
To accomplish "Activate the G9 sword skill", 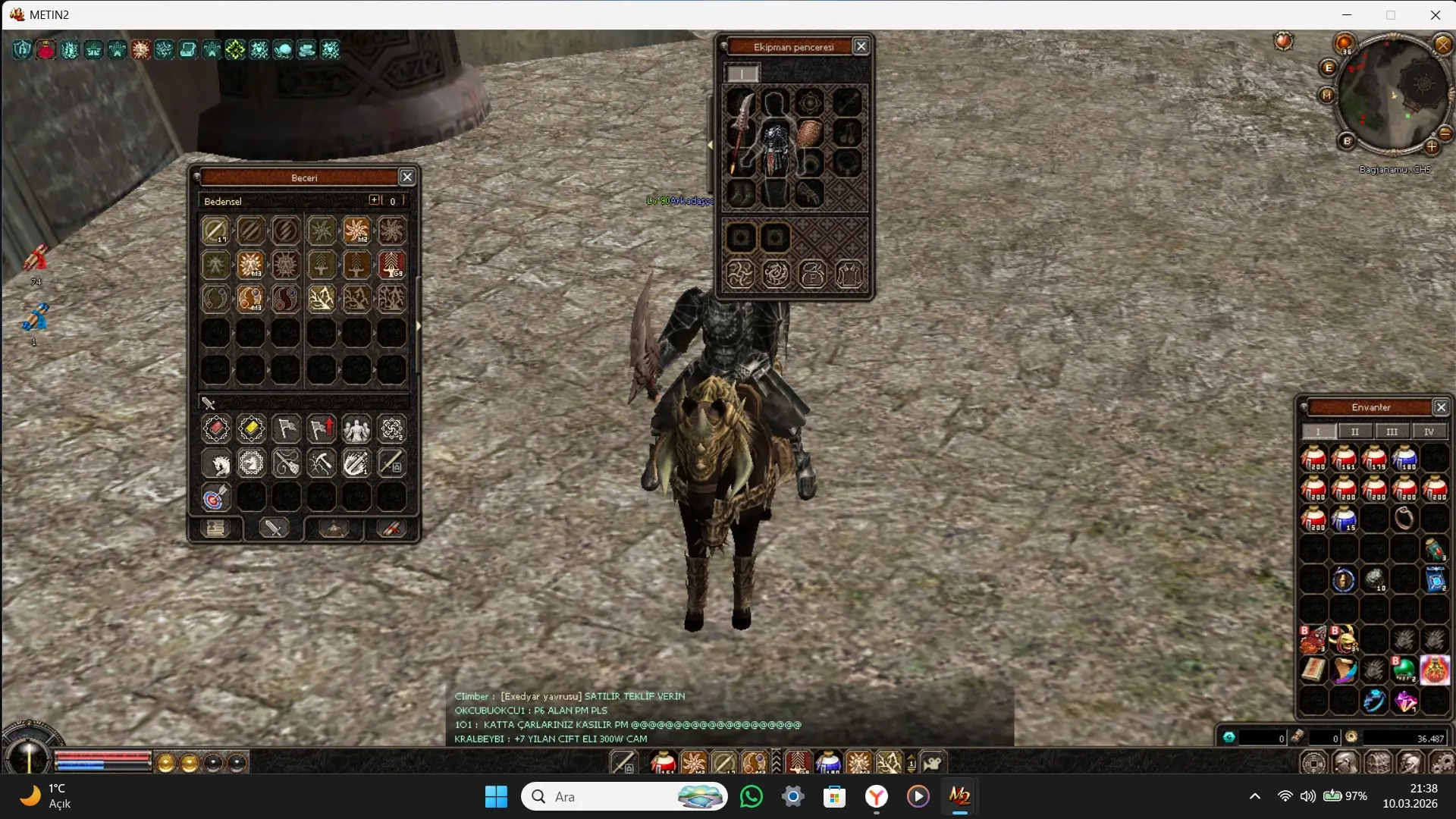I will pos(392,265).
